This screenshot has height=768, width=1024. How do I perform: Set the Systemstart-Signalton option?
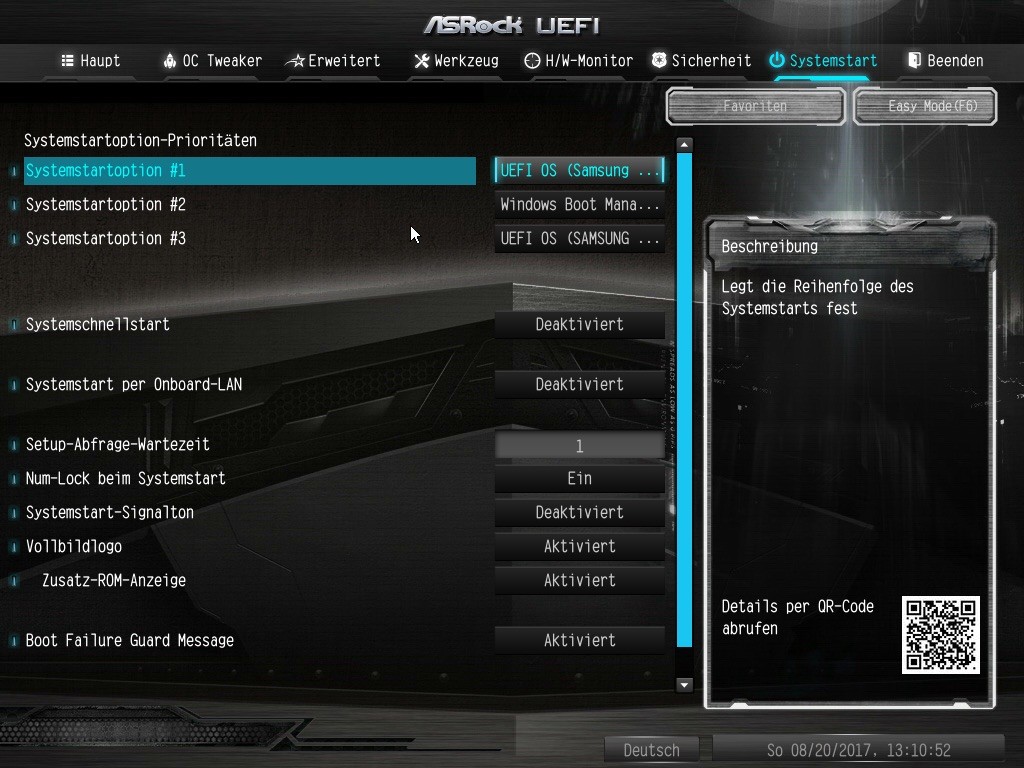click(x=580, y=513)
